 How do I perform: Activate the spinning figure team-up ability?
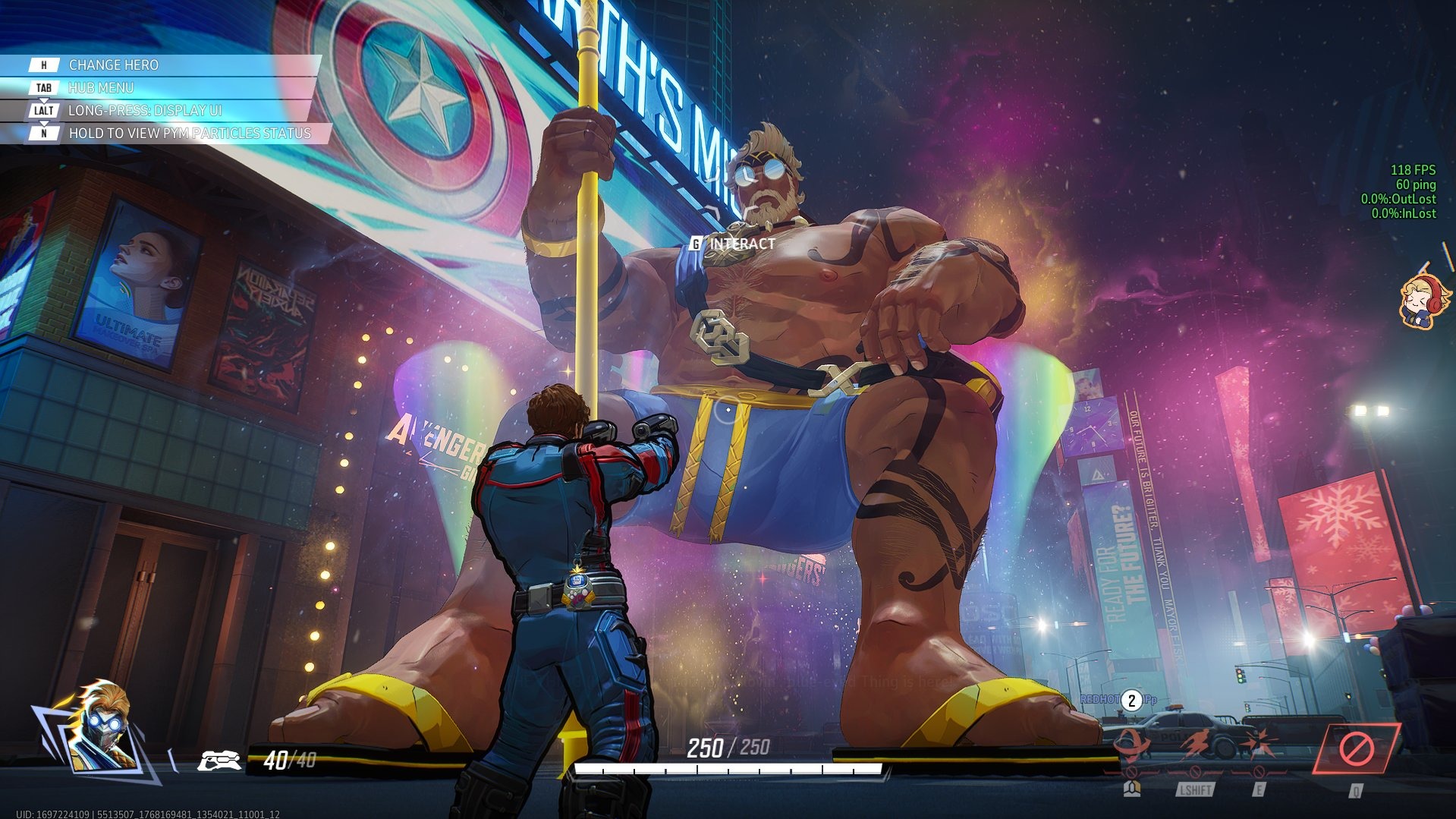coord(1131,746)
